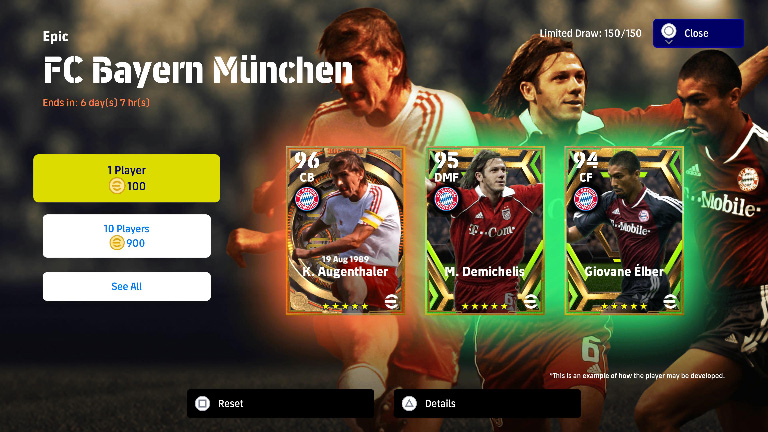View the M. Demichelis 95 DMF card
This screenshot has height=432, width=768.
pos(485,230)
